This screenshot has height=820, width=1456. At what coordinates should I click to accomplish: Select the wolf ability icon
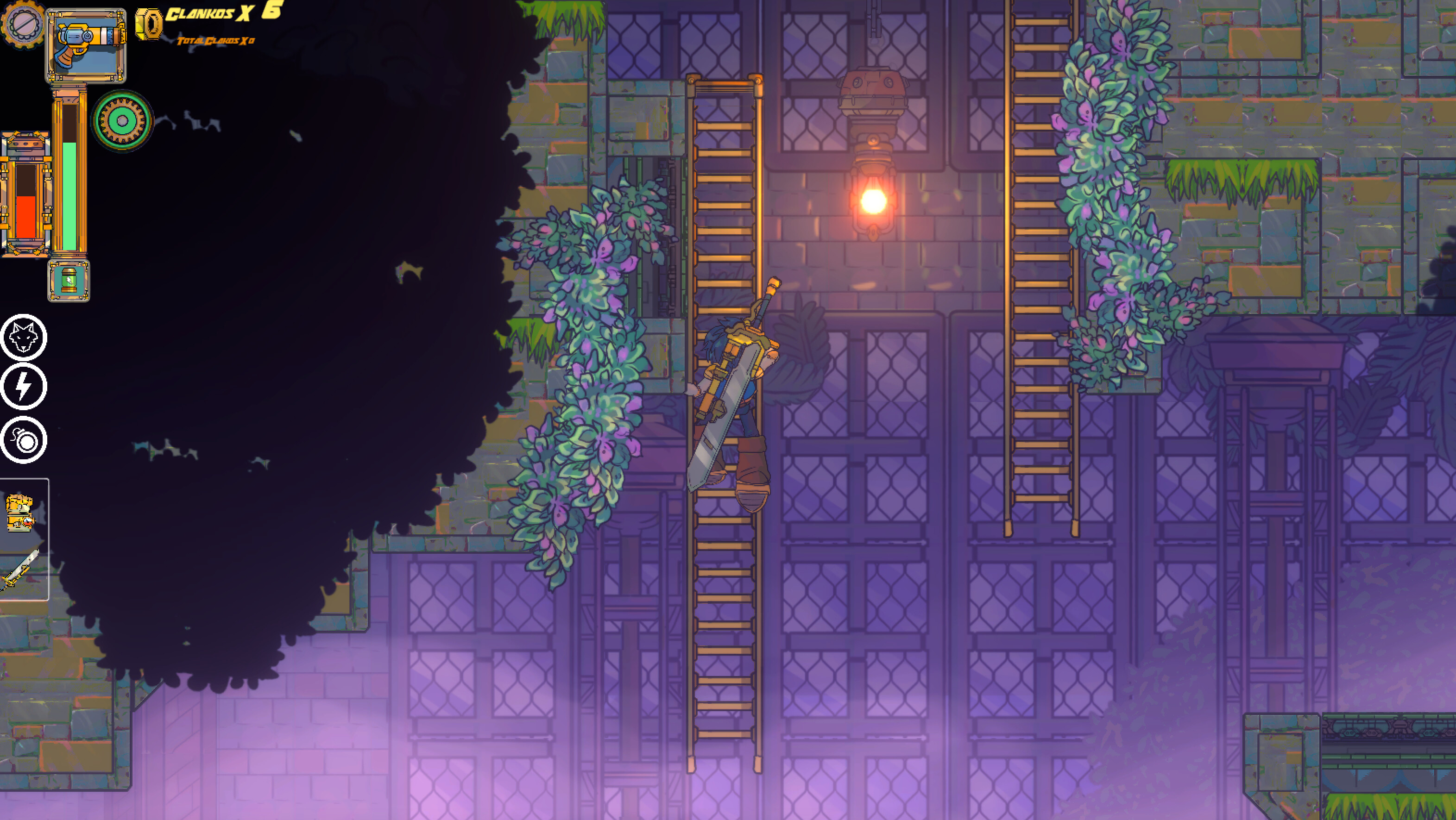click(23, 338)
